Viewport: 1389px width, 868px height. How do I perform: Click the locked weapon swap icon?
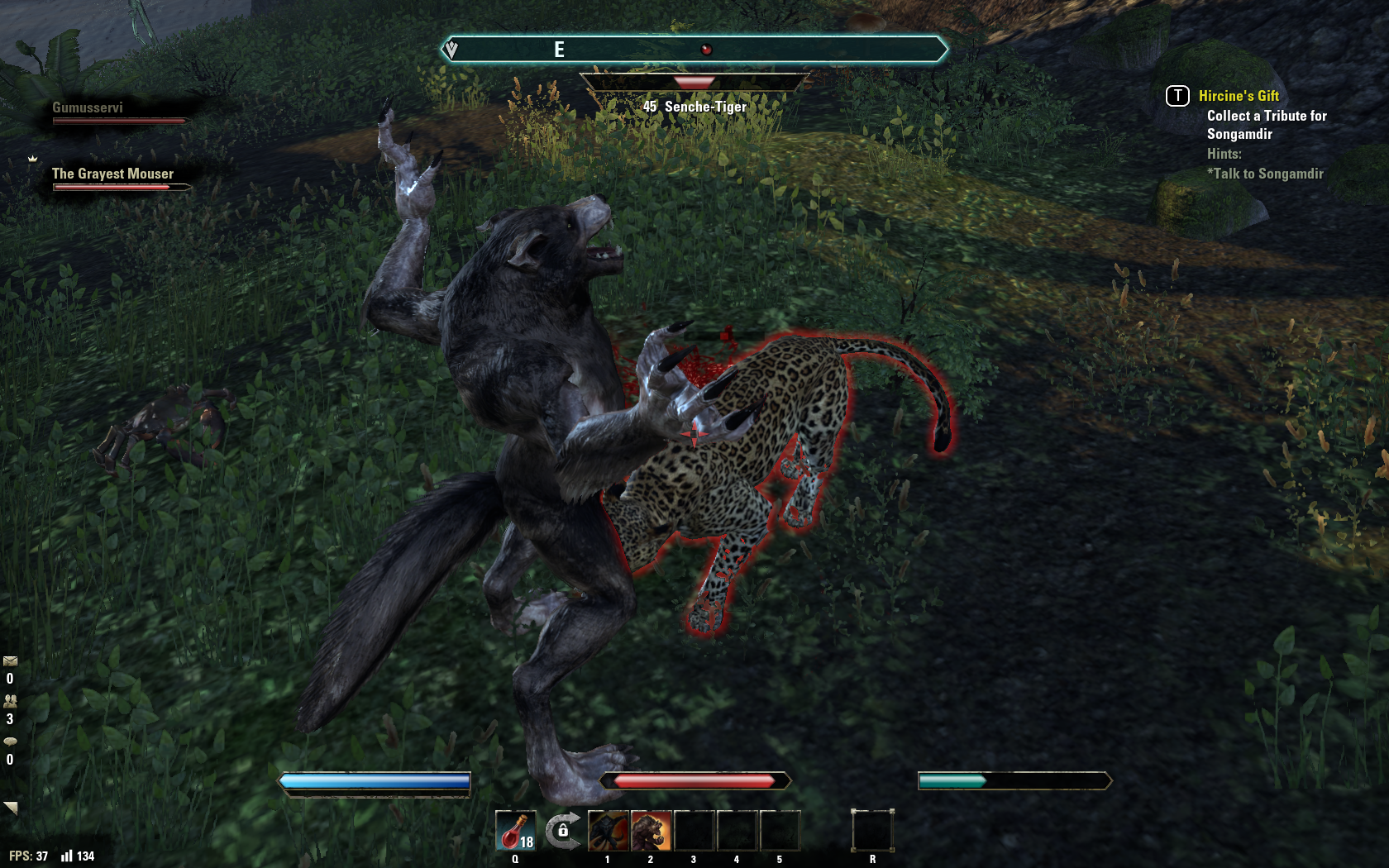coord(562,829)
